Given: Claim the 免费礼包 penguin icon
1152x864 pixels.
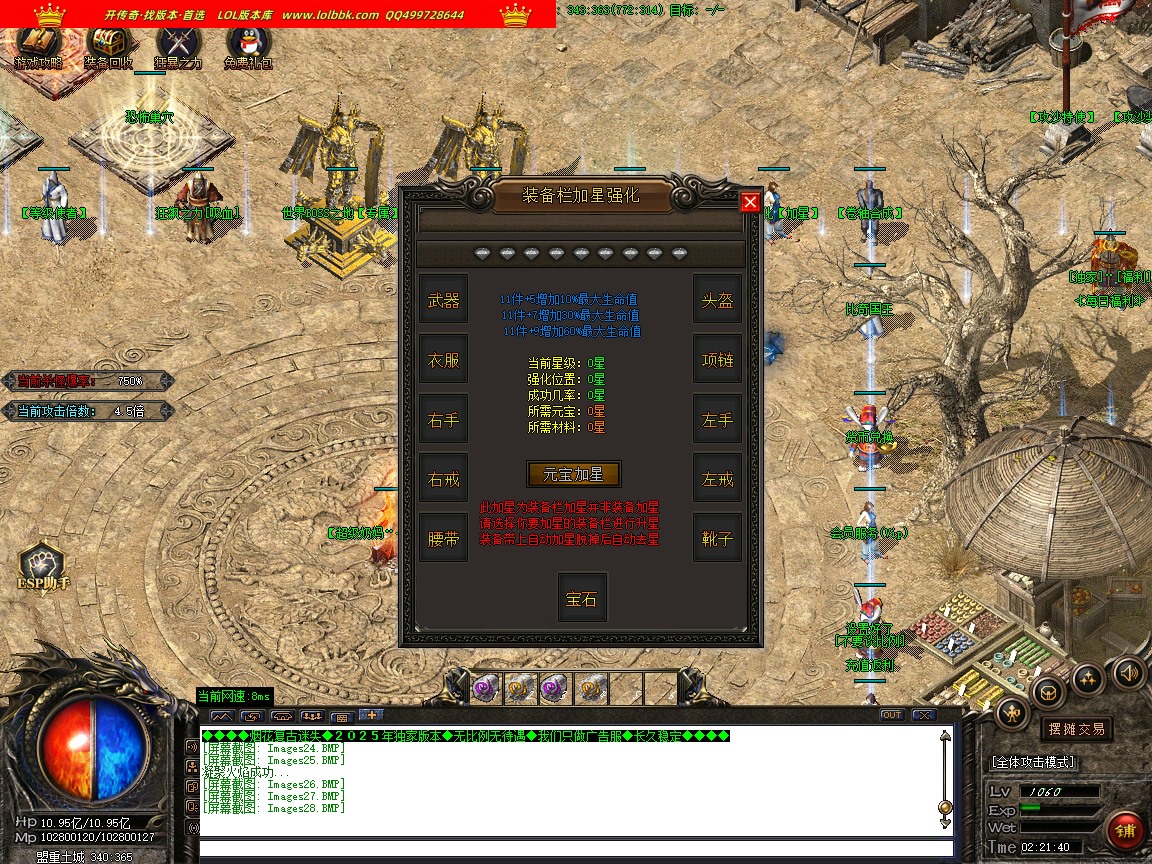Looking at the screenshot, I should (x=248, y=46).
